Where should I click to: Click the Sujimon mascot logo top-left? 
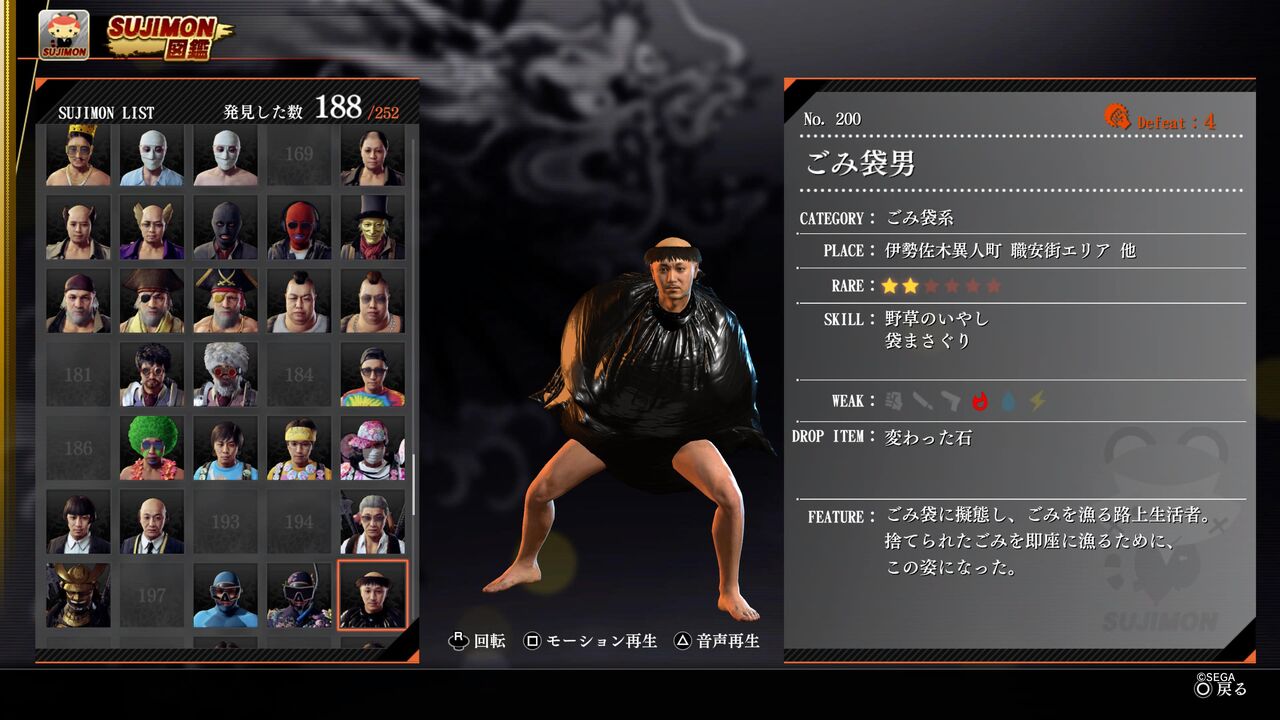(x=62, y=31)
